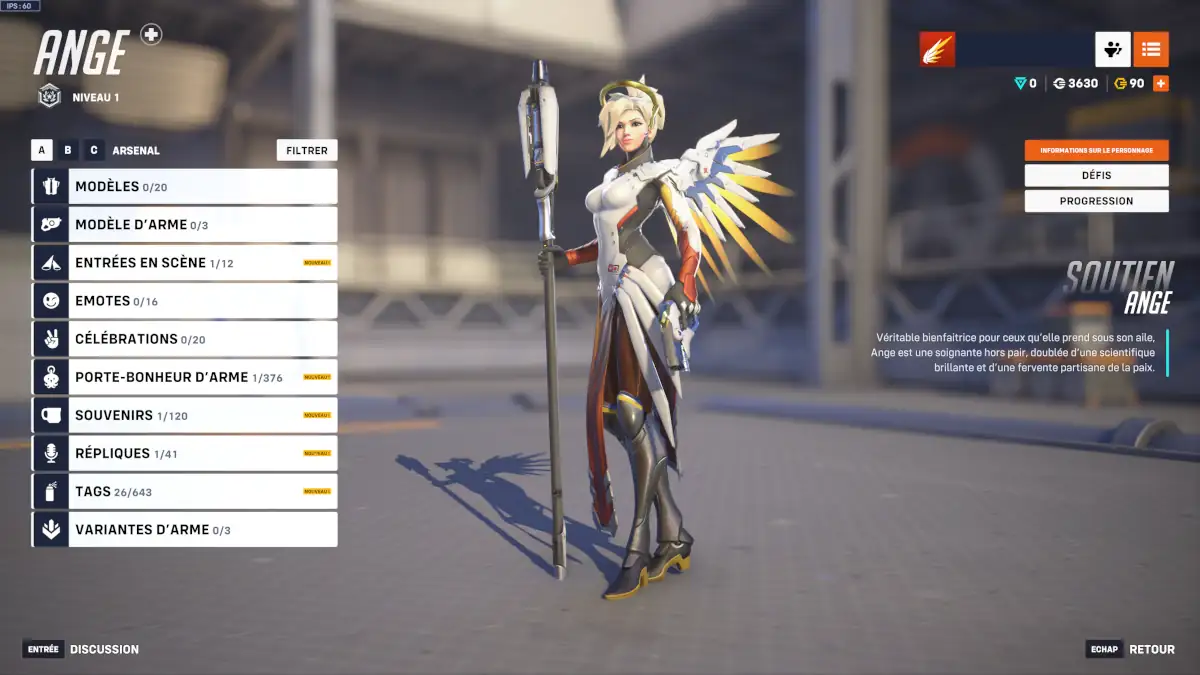Open the Emotes list
This screenshot has height=675, width=1200.
click(x=185, y=300)
